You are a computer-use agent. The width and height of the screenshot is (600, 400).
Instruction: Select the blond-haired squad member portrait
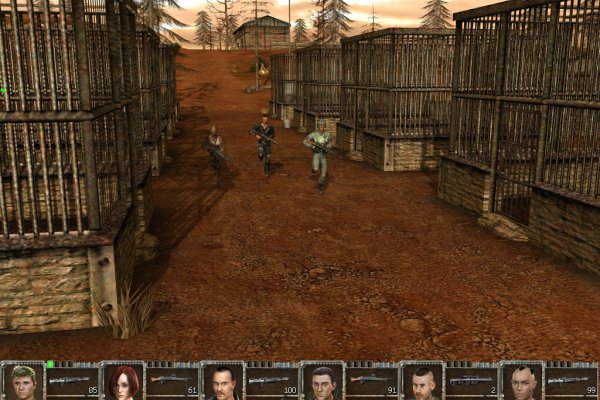[23, 382]
